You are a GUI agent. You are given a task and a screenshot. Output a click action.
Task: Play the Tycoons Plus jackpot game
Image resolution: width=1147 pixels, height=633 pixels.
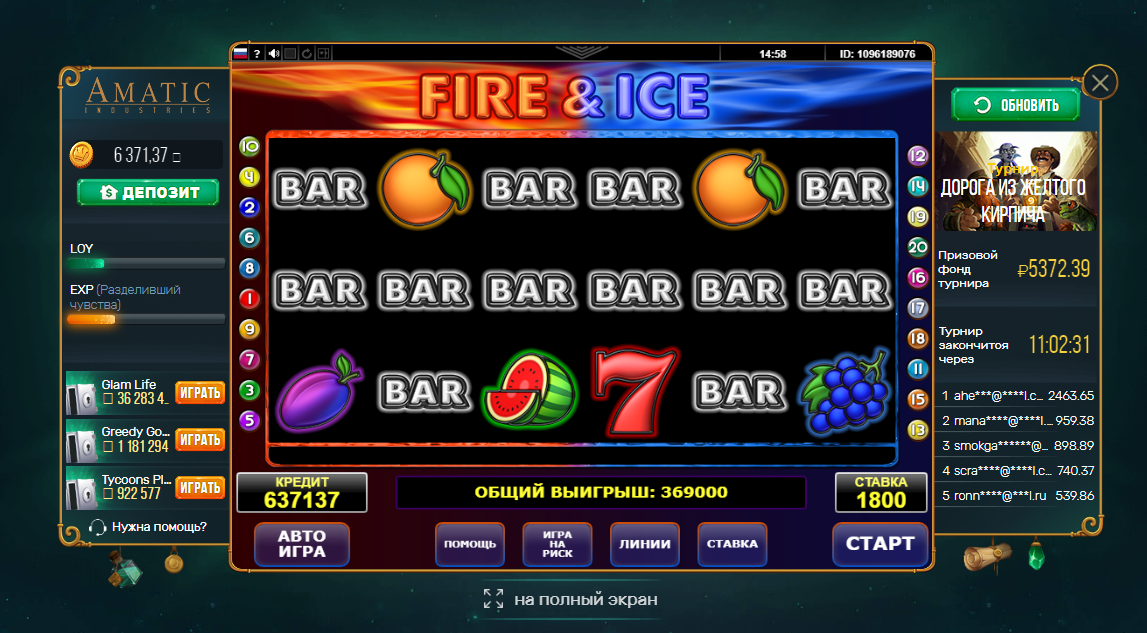tap(200, 487)
